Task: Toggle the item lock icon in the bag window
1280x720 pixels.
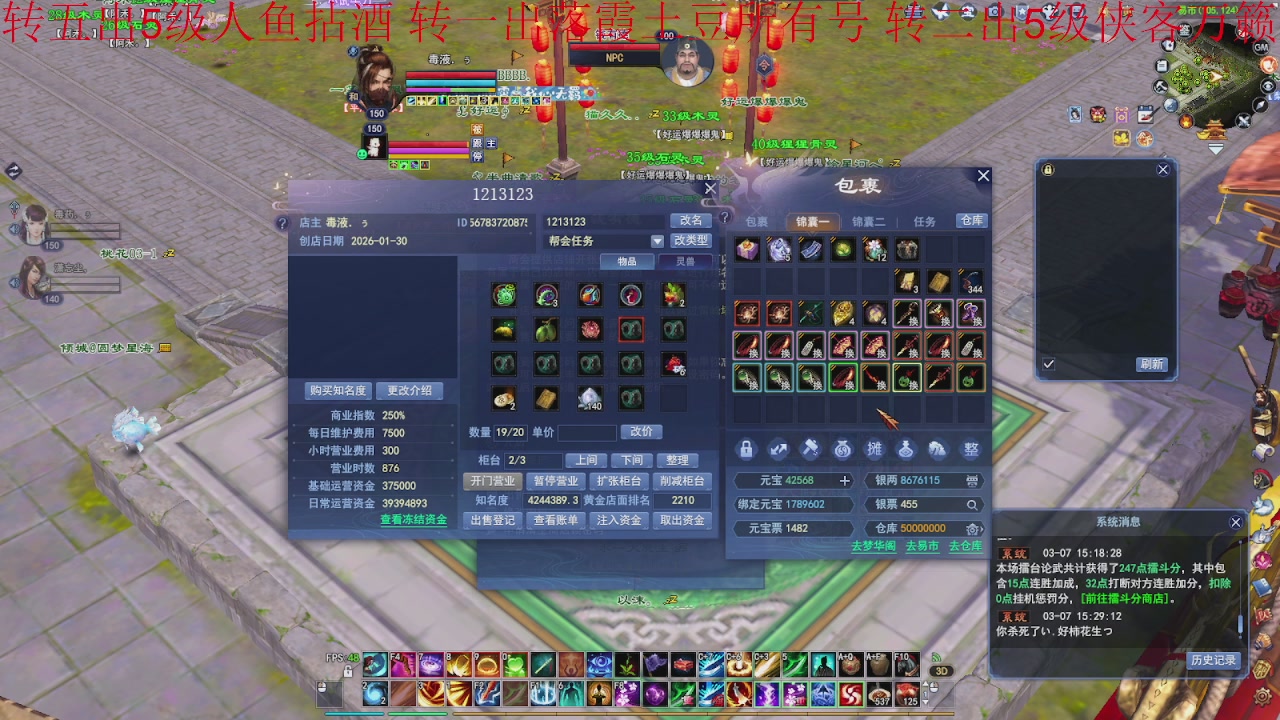Action: (x=747, y=449)
